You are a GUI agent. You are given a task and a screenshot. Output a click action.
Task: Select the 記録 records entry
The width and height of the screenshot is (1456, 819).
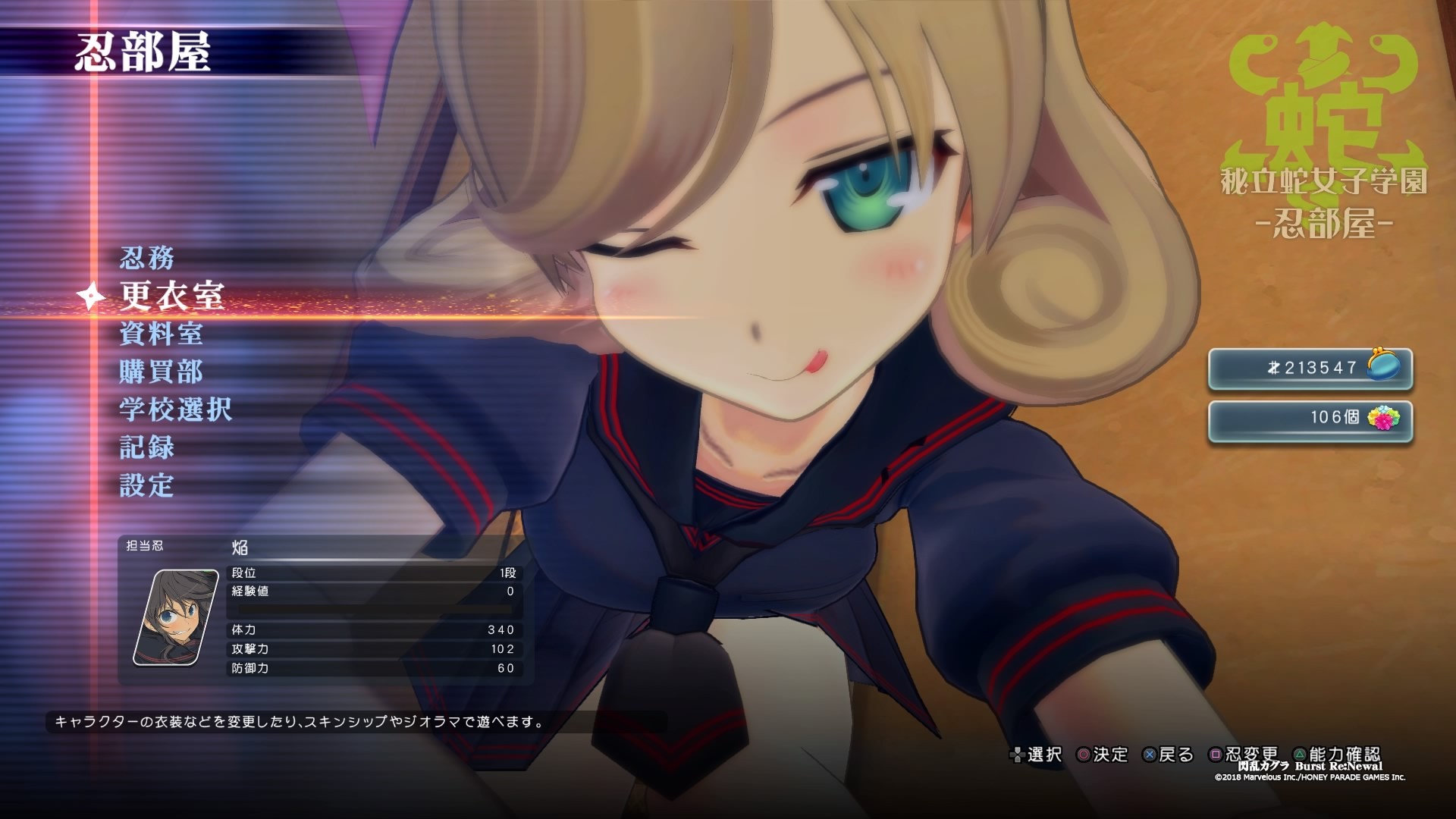(x=148, y=448)
